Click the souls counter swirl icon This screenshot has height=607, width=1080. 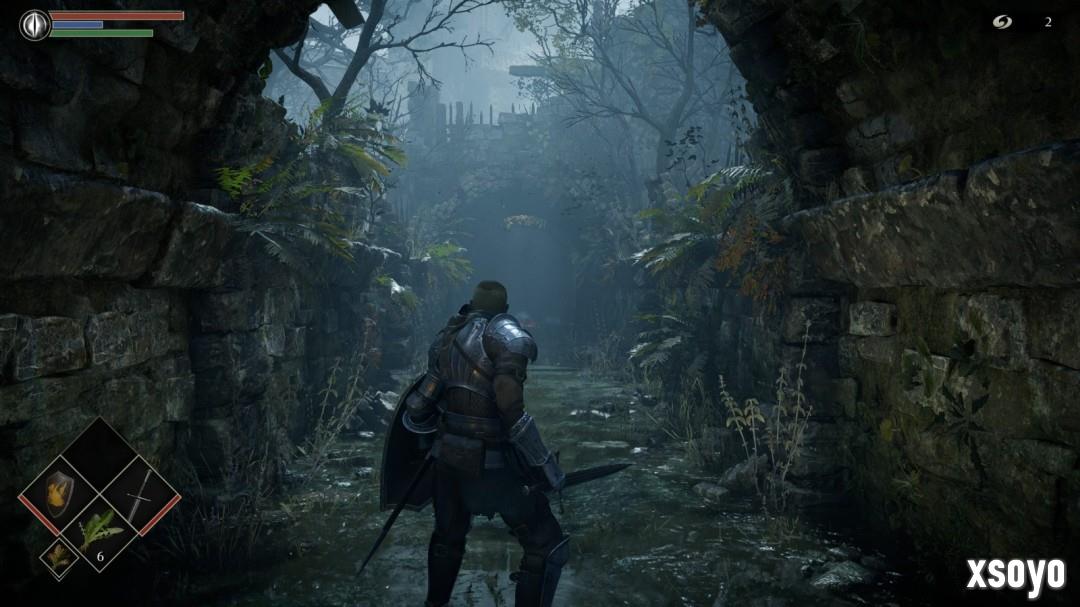pos(1002,22)
